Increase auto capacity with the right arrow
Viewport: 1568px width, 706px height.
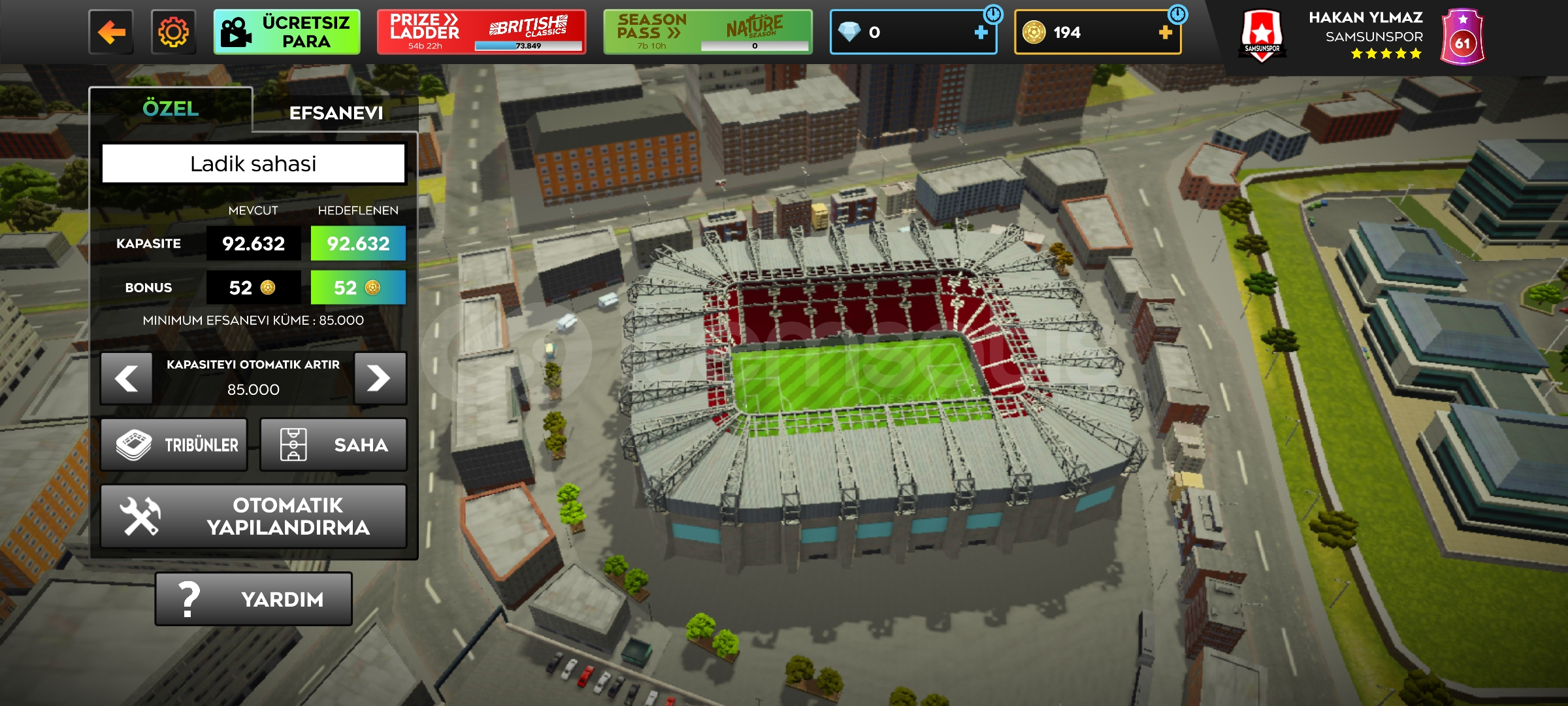point(380,378)
